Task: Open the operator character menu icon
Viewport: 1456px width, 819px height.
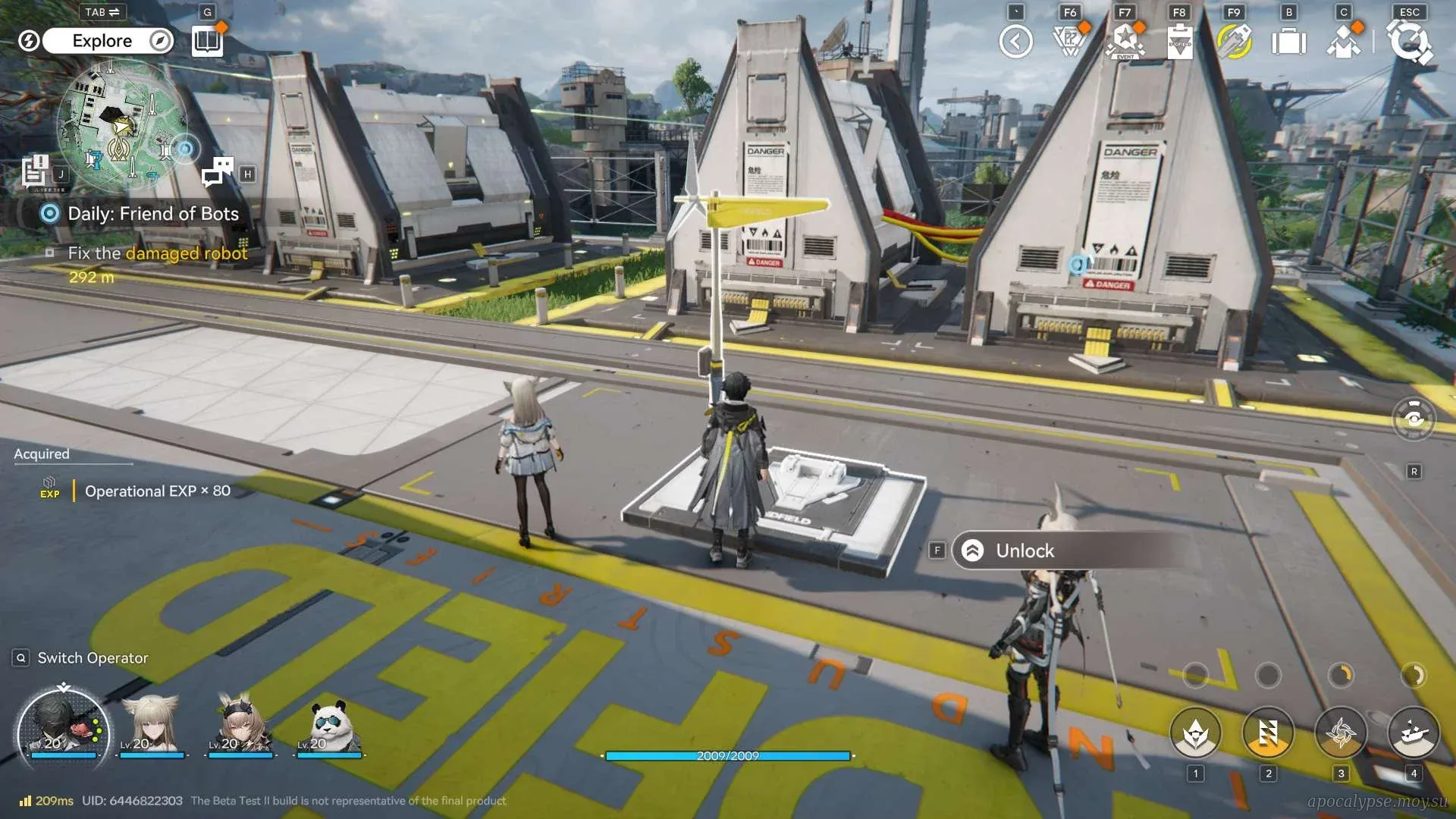Action: click(1344, 42)
